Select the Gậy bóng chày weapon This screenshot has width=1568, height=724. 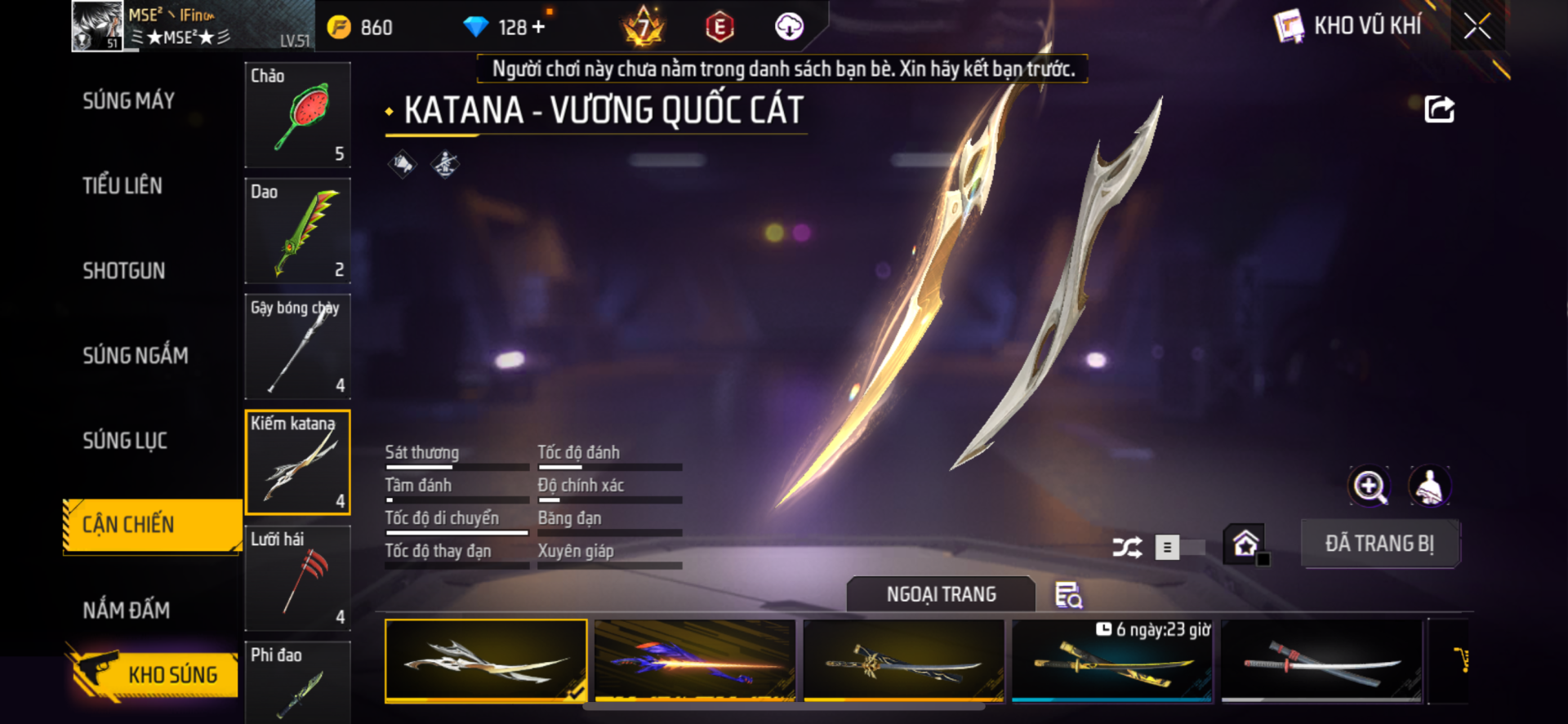(298, 347)
